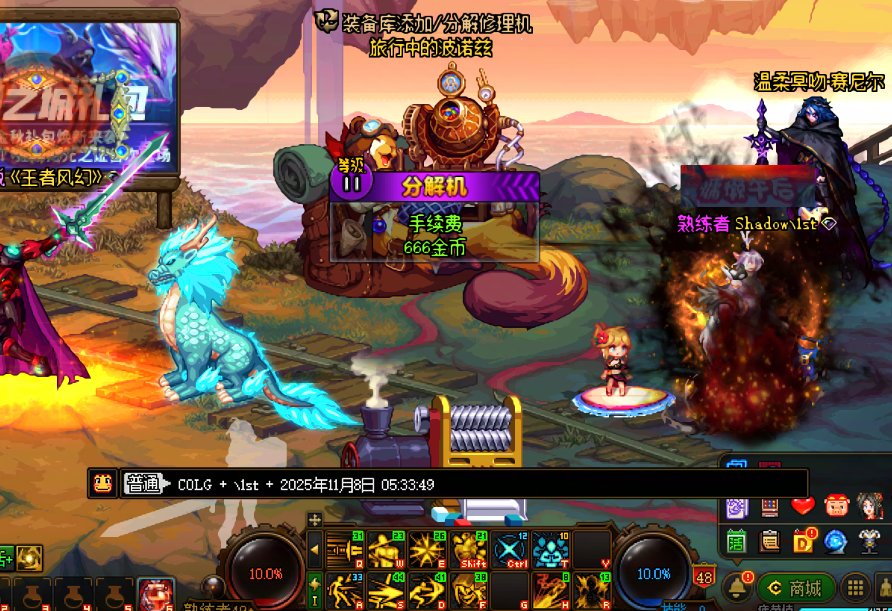Click the chat emoji face button
892x611 pixels.
[x=101, y=484]
